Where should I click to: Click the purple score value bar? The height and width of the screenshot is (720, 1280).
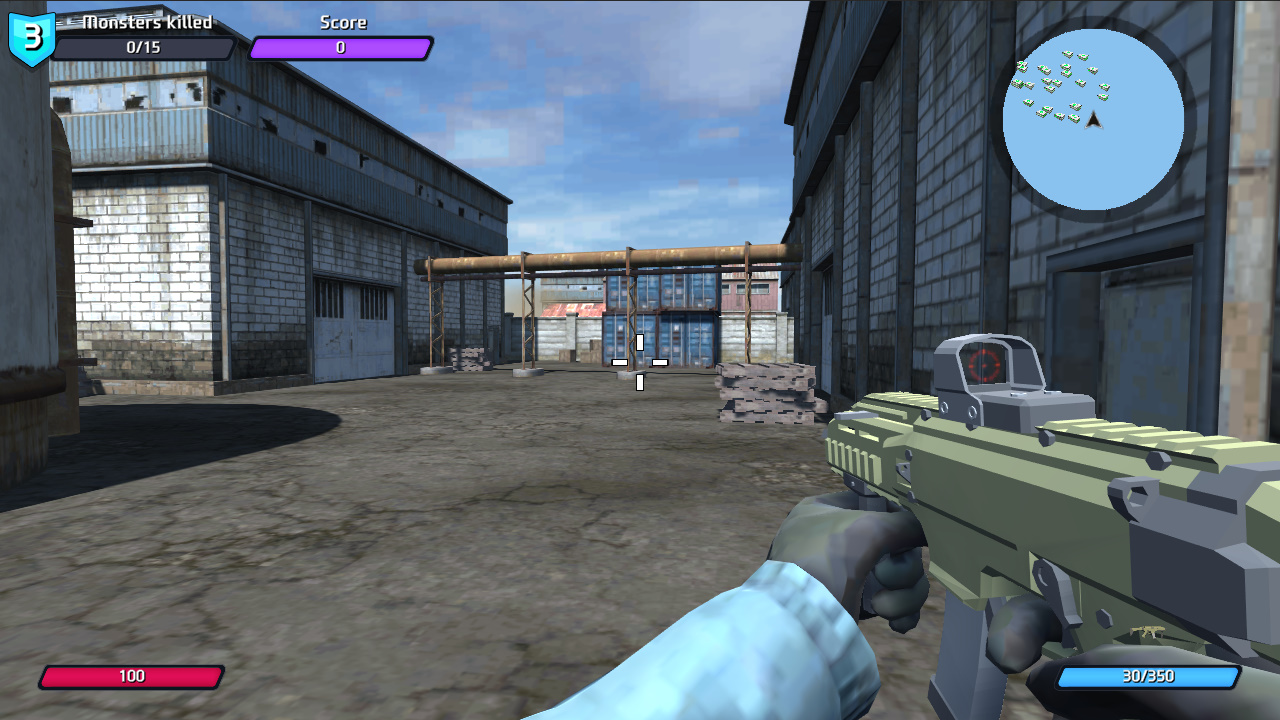(x=340, y=45)
